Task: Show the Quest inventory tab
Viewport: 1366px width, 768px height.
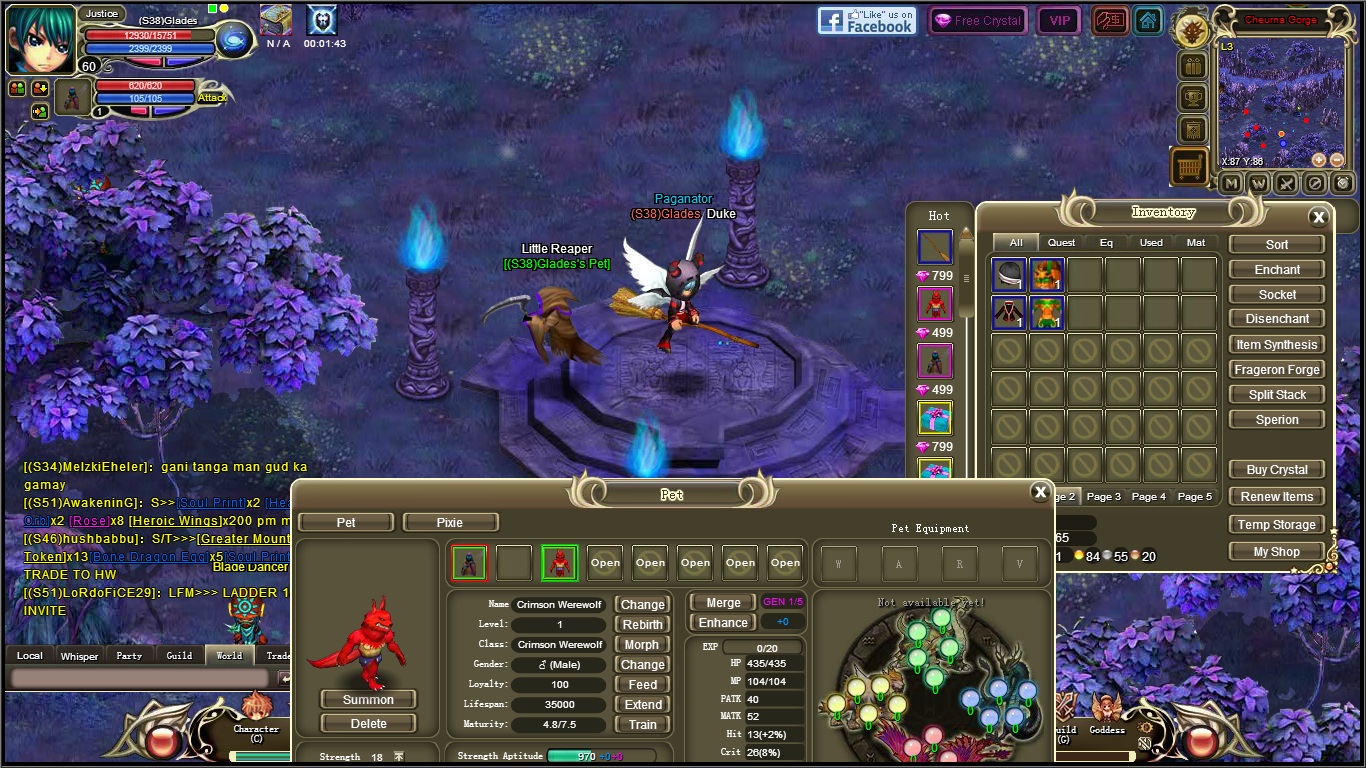Action: (x=1061, y=243)
